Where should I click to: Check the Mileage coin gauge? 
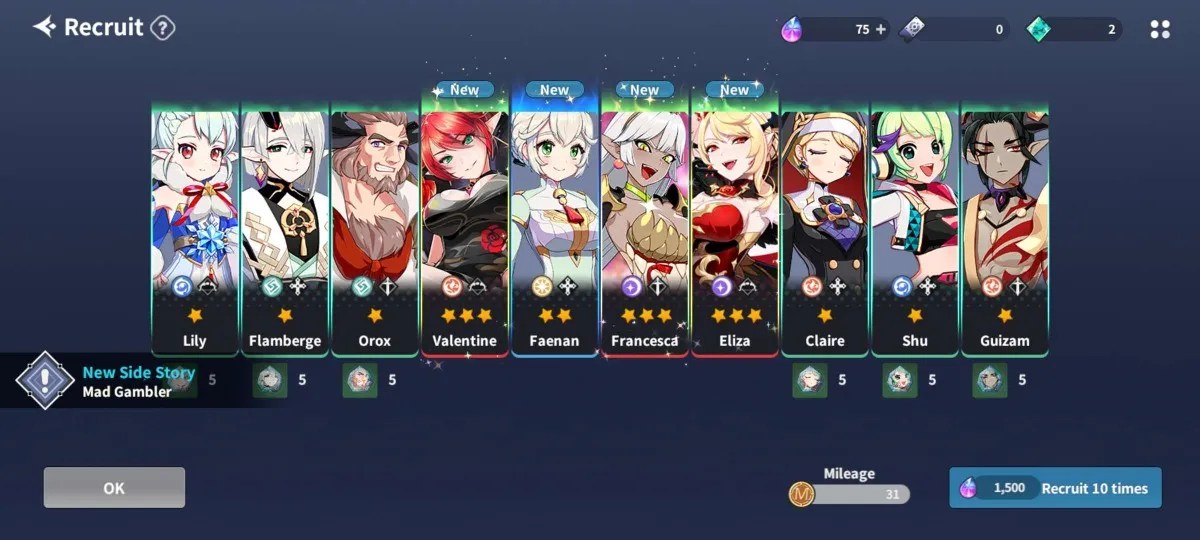pos(850,493)
